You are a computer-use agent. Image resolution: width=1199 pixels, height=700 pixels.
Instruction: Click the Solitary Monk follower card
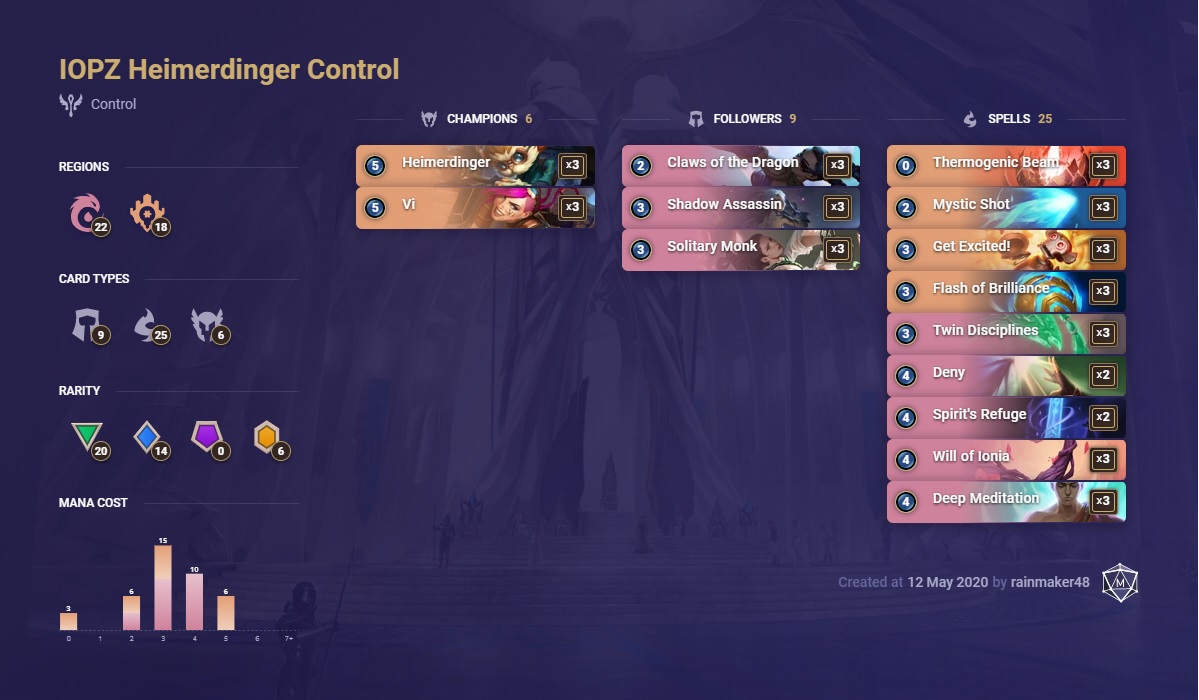740,250
